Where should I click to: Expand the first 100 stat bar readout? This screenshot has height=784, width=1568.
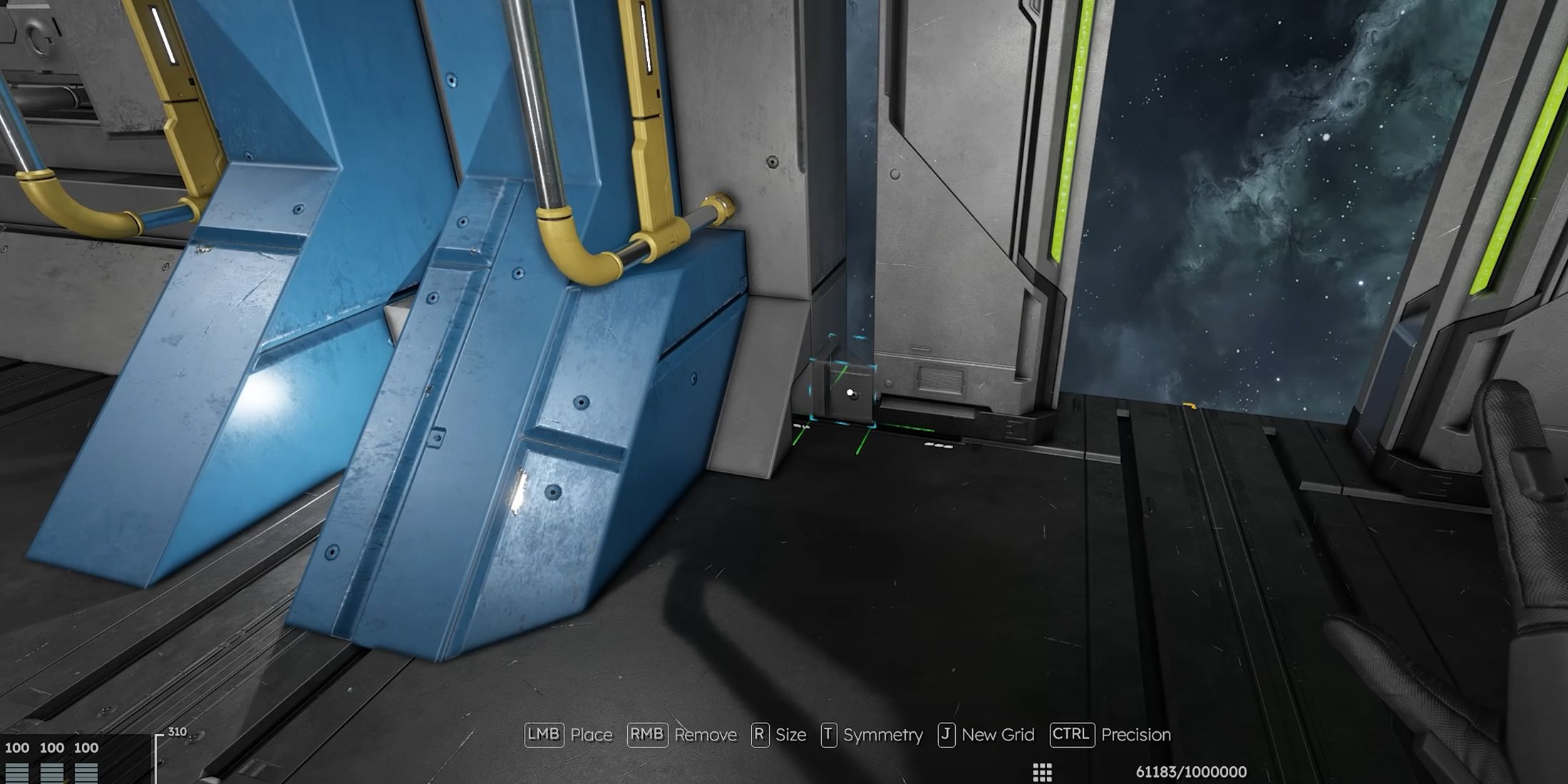point(16,748)
